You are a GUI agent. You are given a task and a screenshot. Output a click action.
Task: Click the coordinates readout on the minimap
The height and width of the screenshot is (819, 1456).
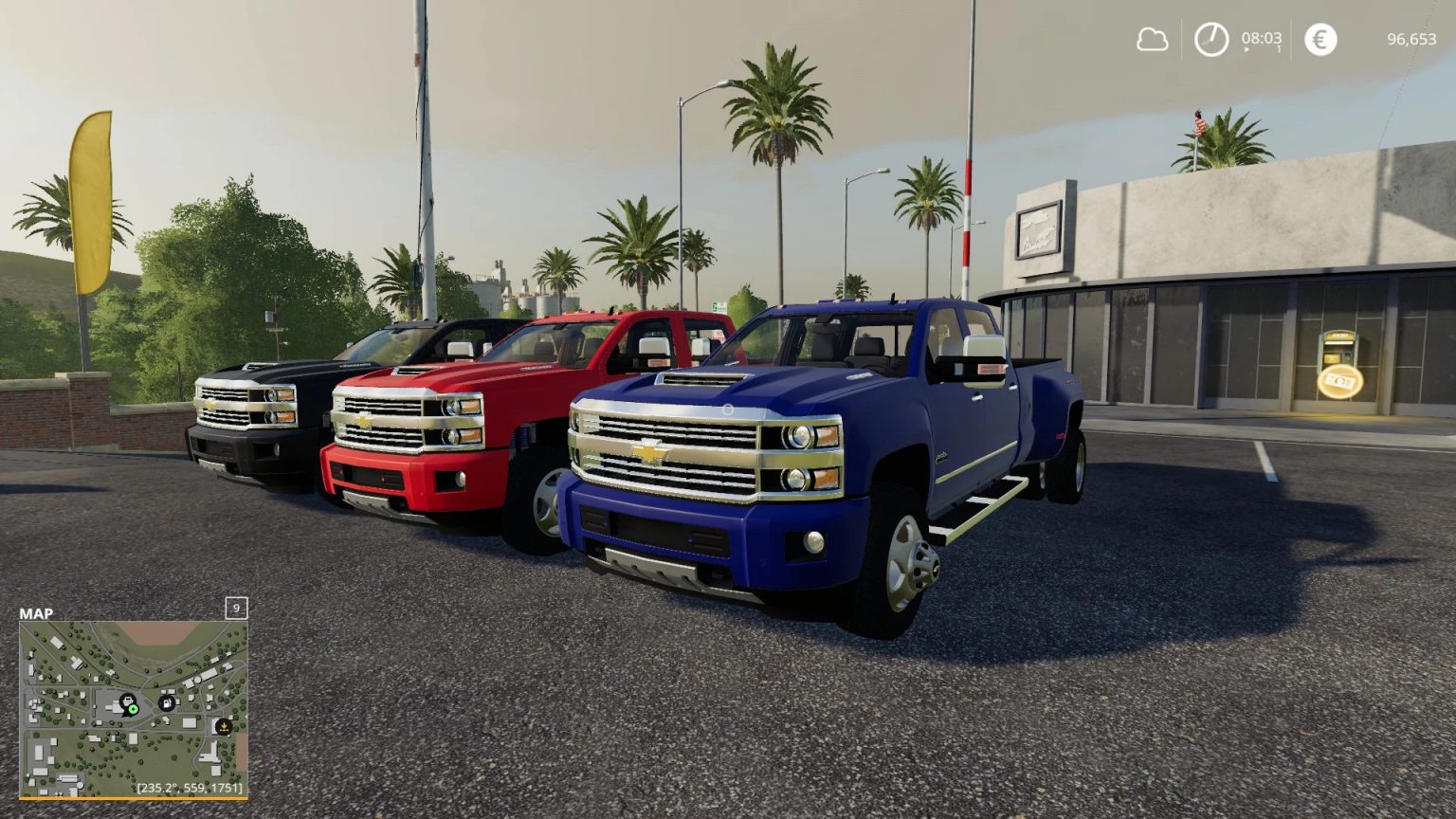pos(191,788)
